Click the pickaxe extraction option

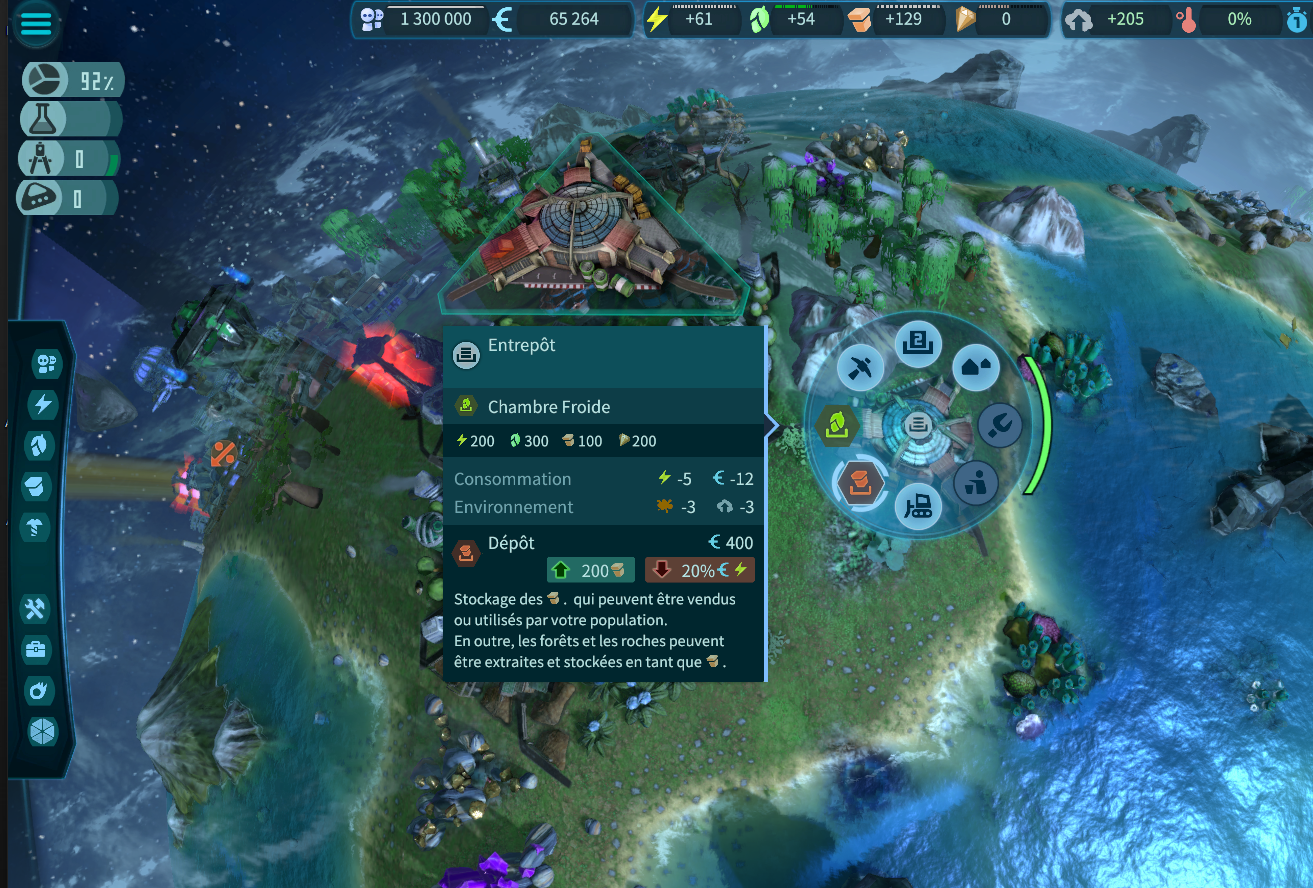pos(861,369)
